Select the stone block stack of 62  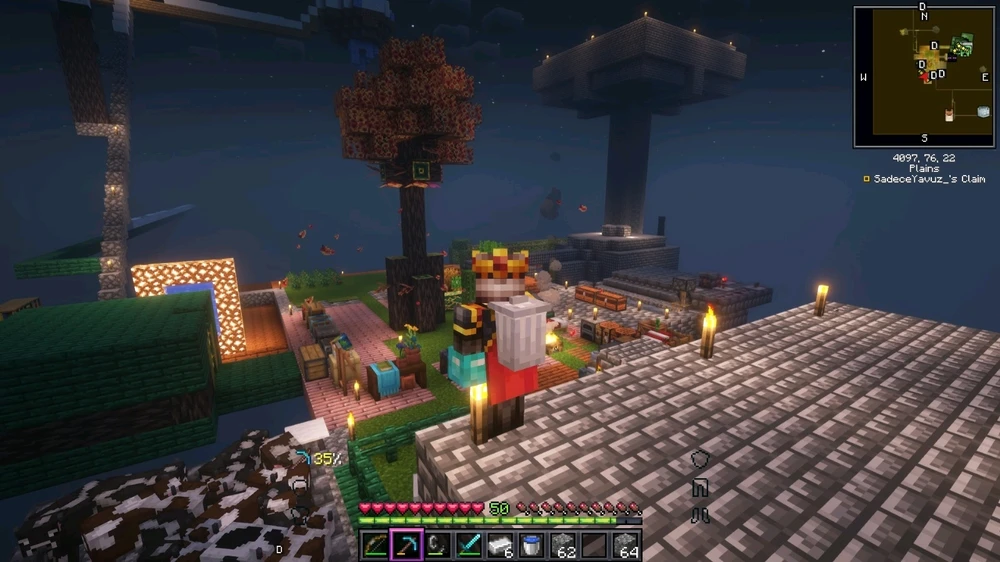(563, 545)
